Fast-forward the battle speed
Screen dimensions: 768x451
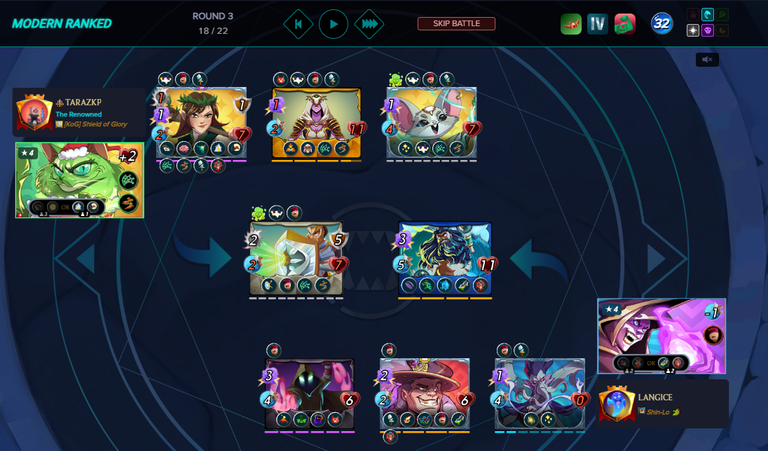point(368,24)
